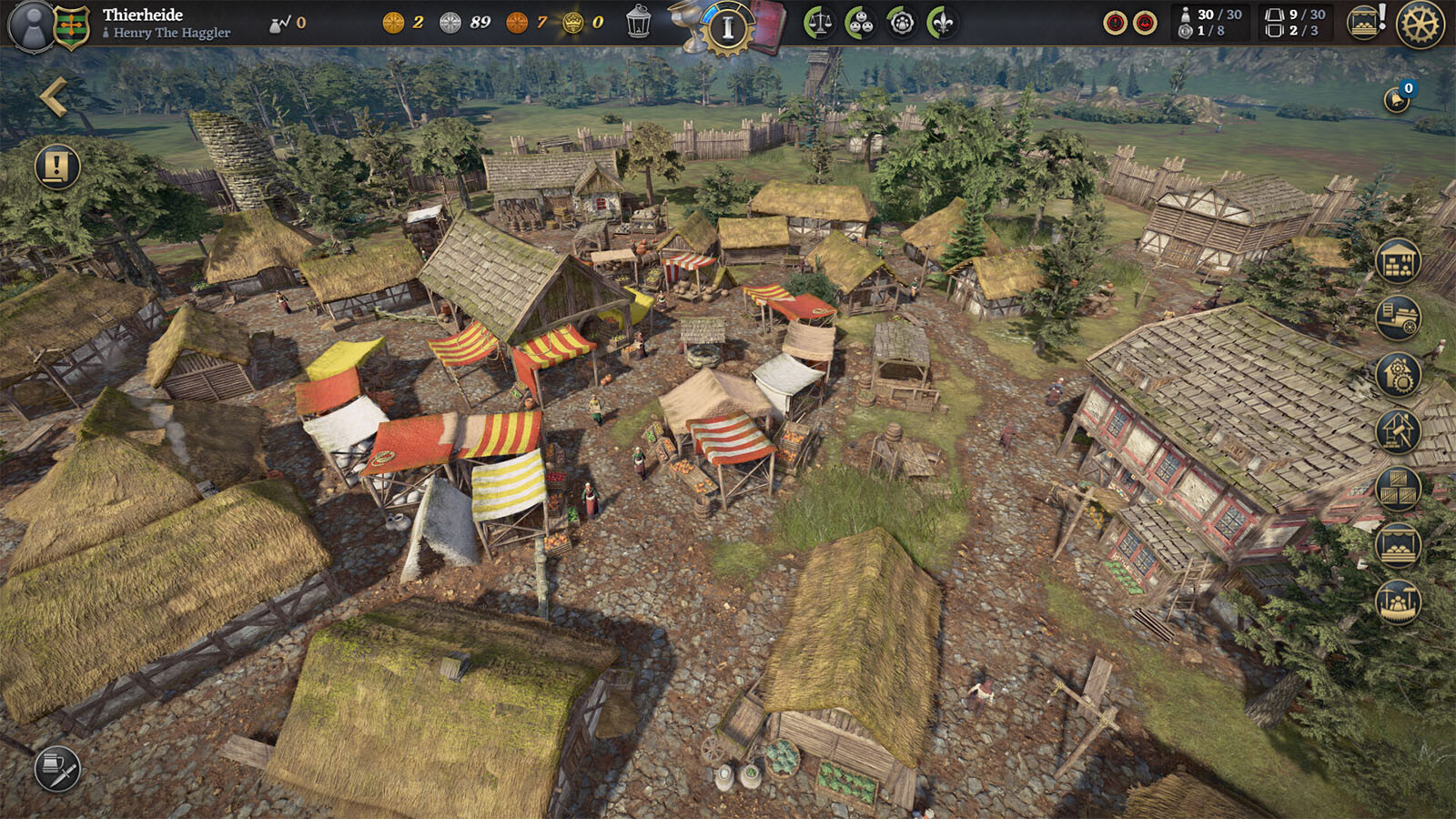This screenshot has height=819, width=1456.
Task: Click the bell notification with zero badge
Action: point(1398,97)
